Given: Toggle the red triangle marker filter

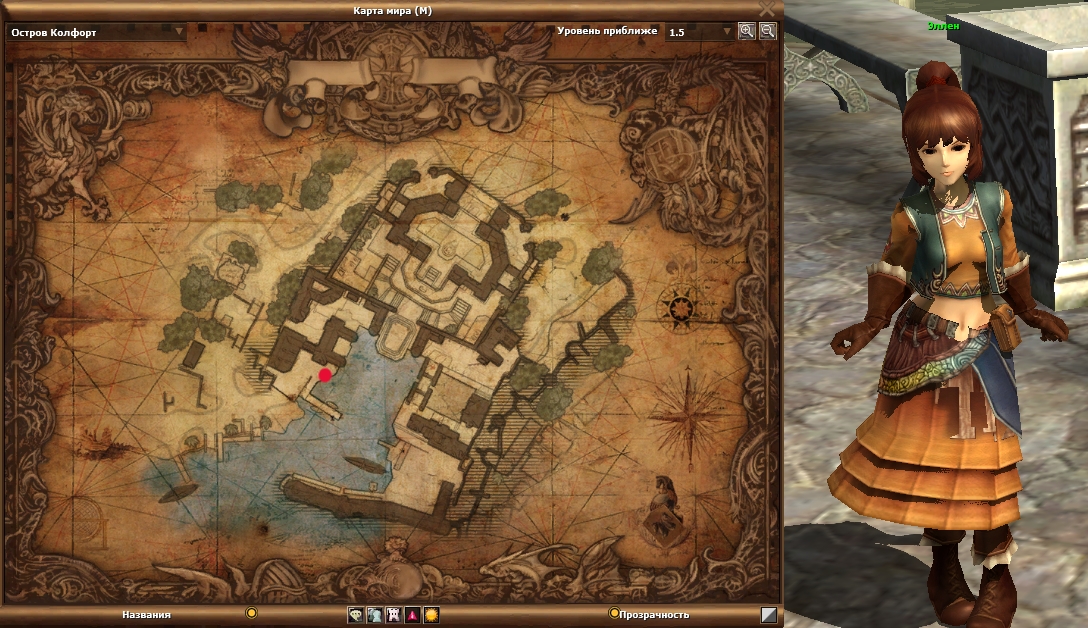Looking at the screenshot, I should (x=412, y=615).
